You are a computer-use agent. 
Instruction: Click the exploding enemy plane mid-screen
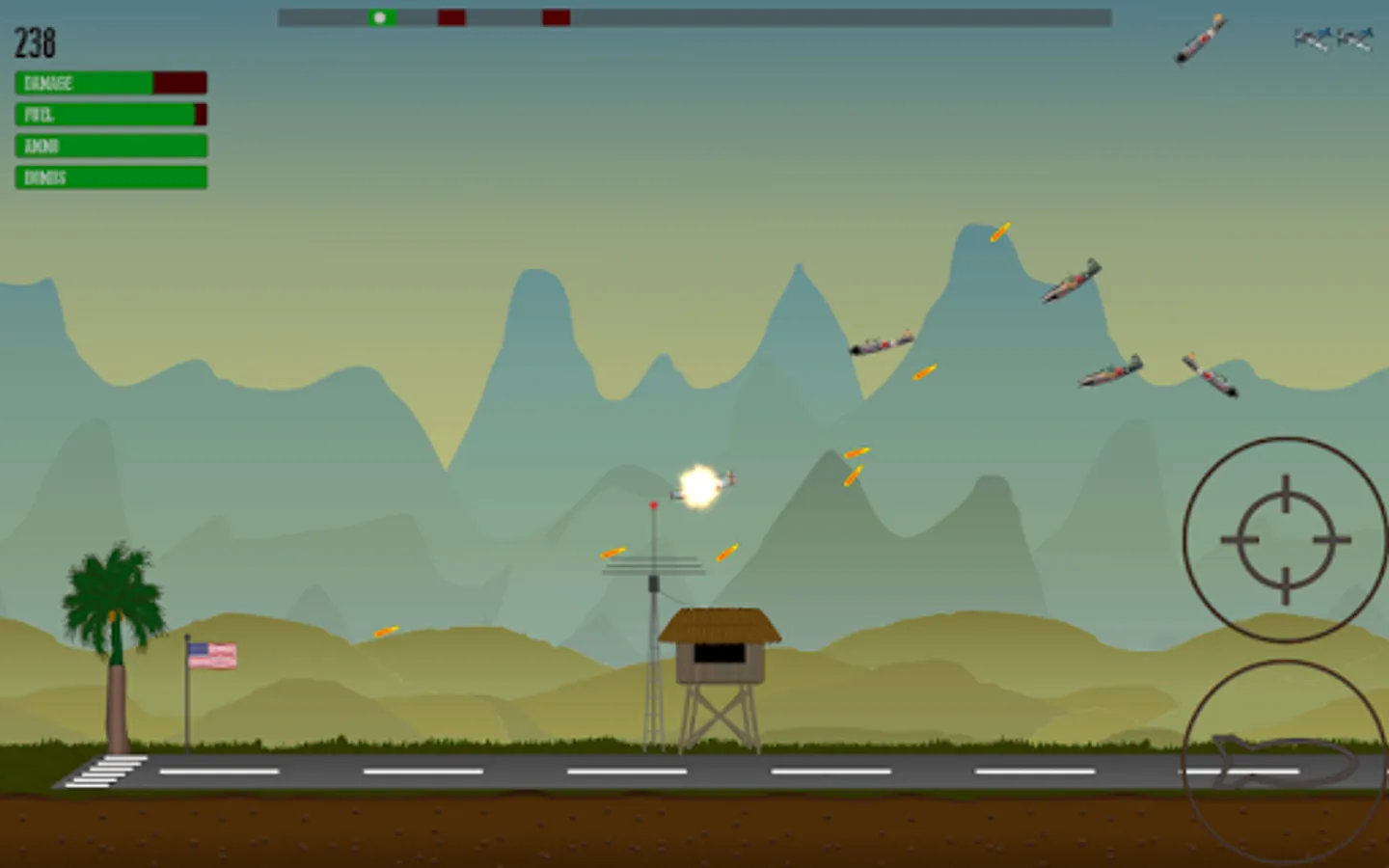[700, 484]
